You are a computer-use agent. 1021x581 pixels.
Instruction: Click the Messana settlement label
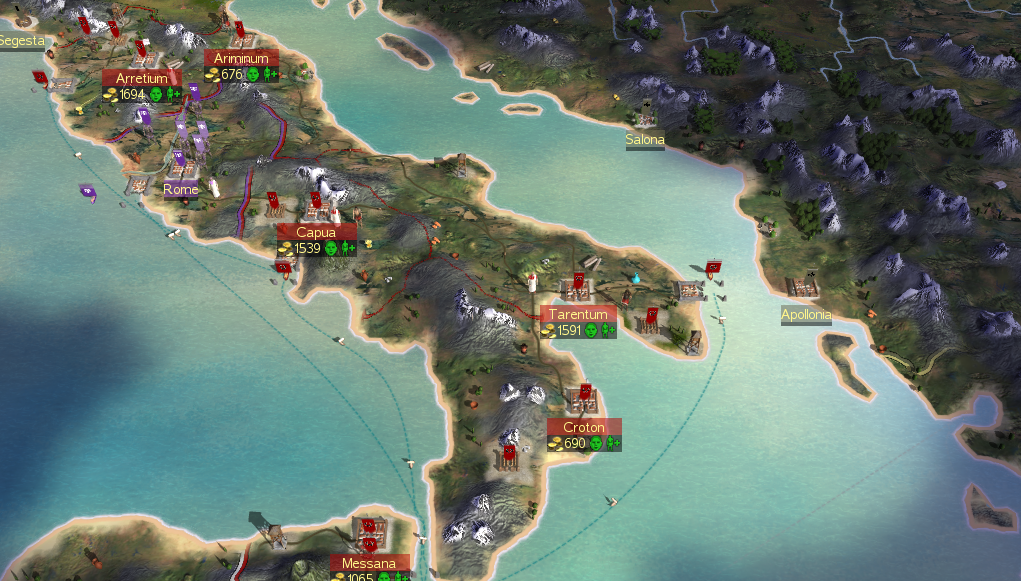[370, 563]
